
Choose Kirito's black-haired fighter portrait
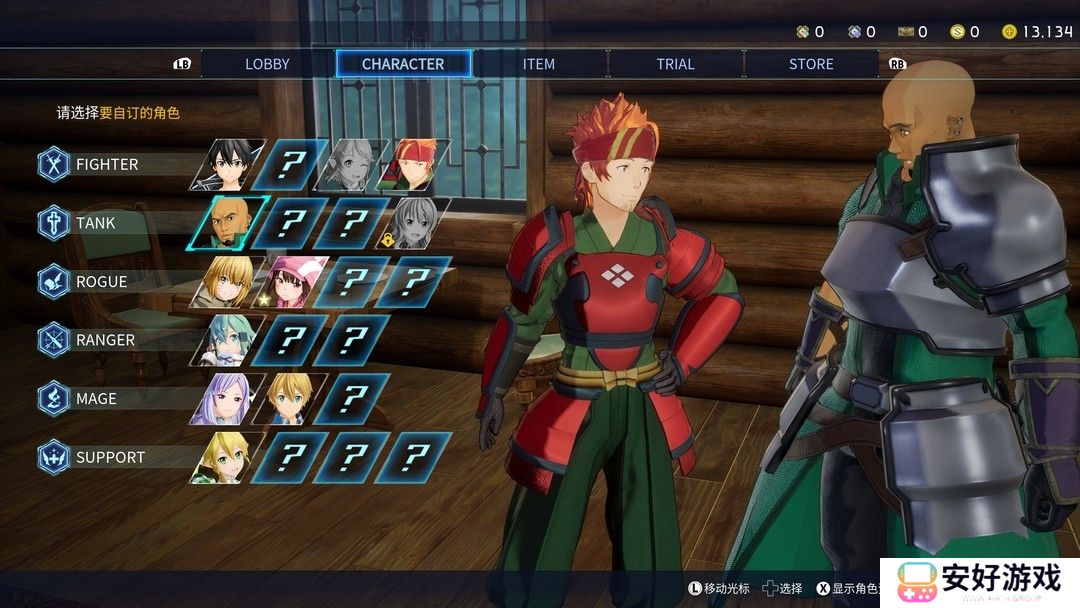click(x=227, y=165)
